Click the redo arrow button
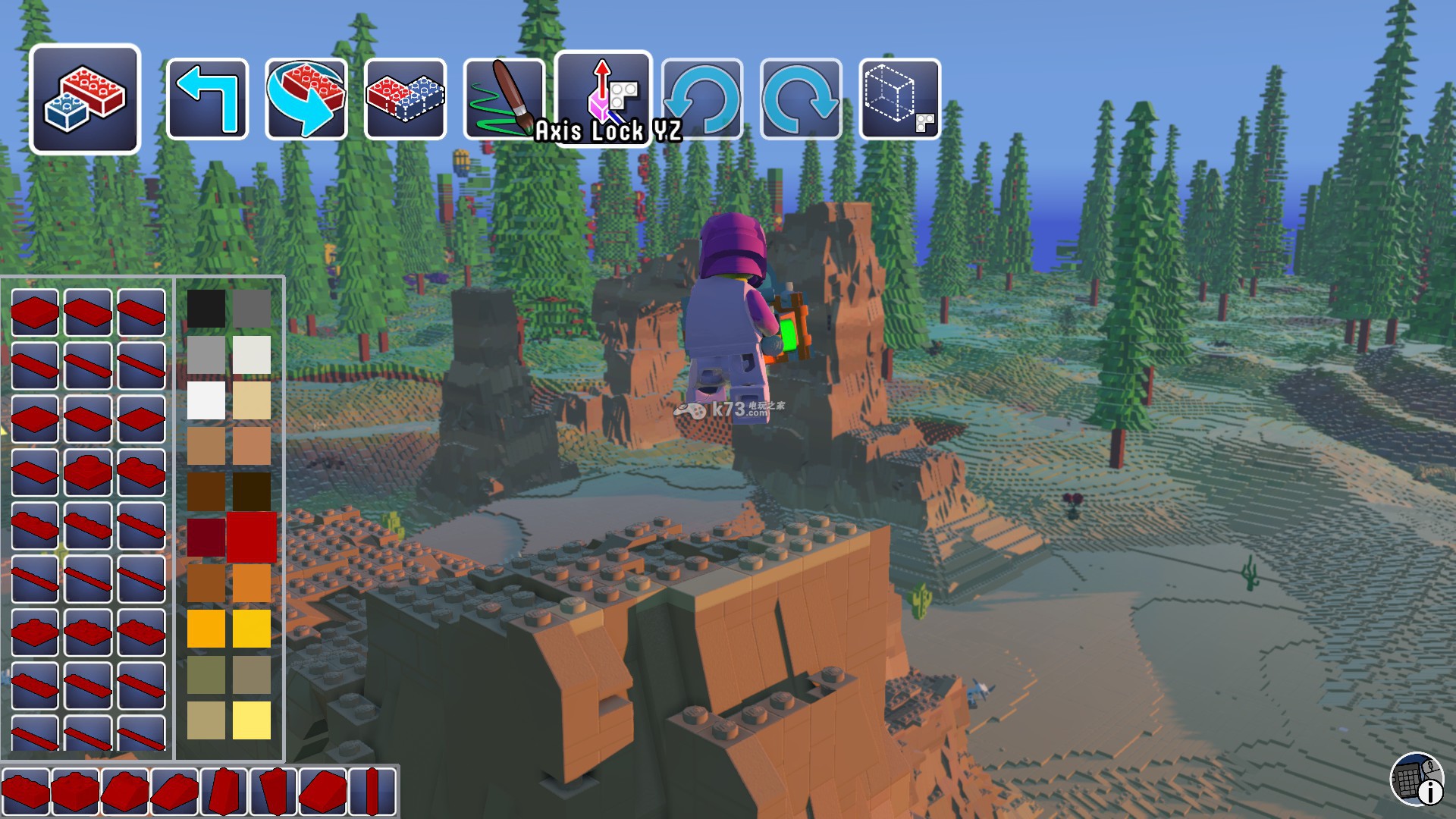This screenshot has width=1456, height=819. tap(801, 99)
